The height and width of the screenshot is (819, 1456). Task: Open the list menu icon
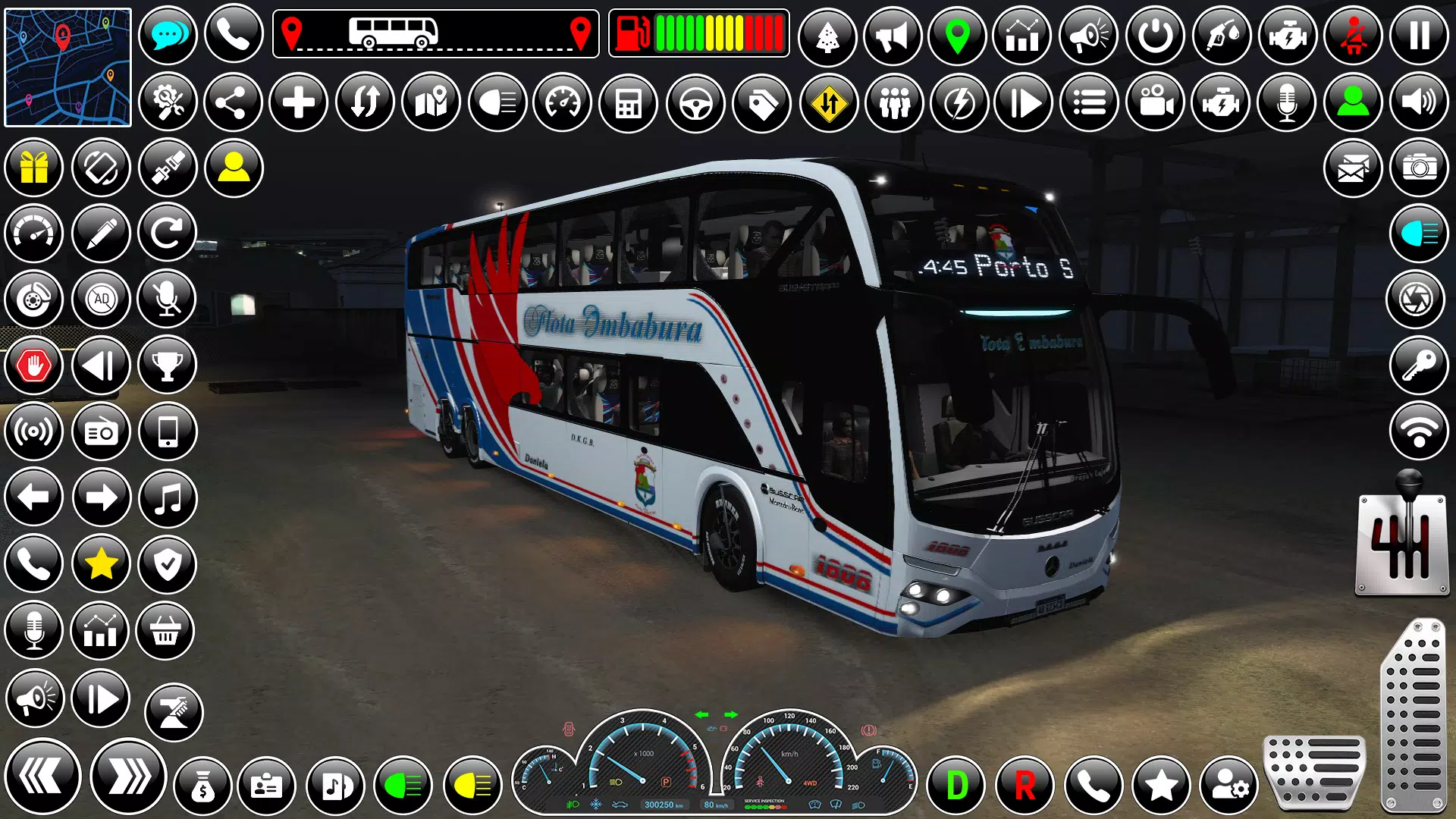tap(1090, 102)
